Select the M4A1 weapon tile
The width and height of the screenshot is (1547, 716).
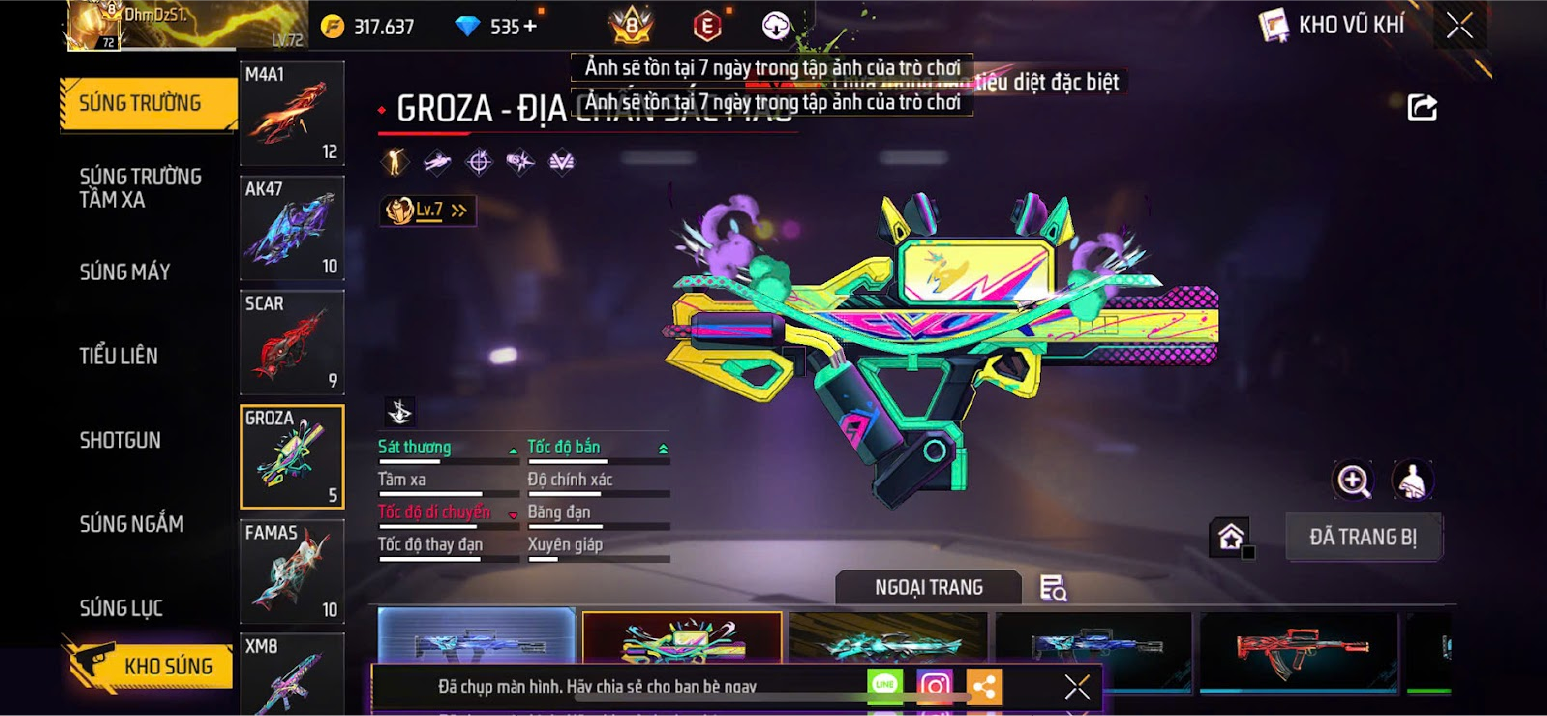(292, 113)
